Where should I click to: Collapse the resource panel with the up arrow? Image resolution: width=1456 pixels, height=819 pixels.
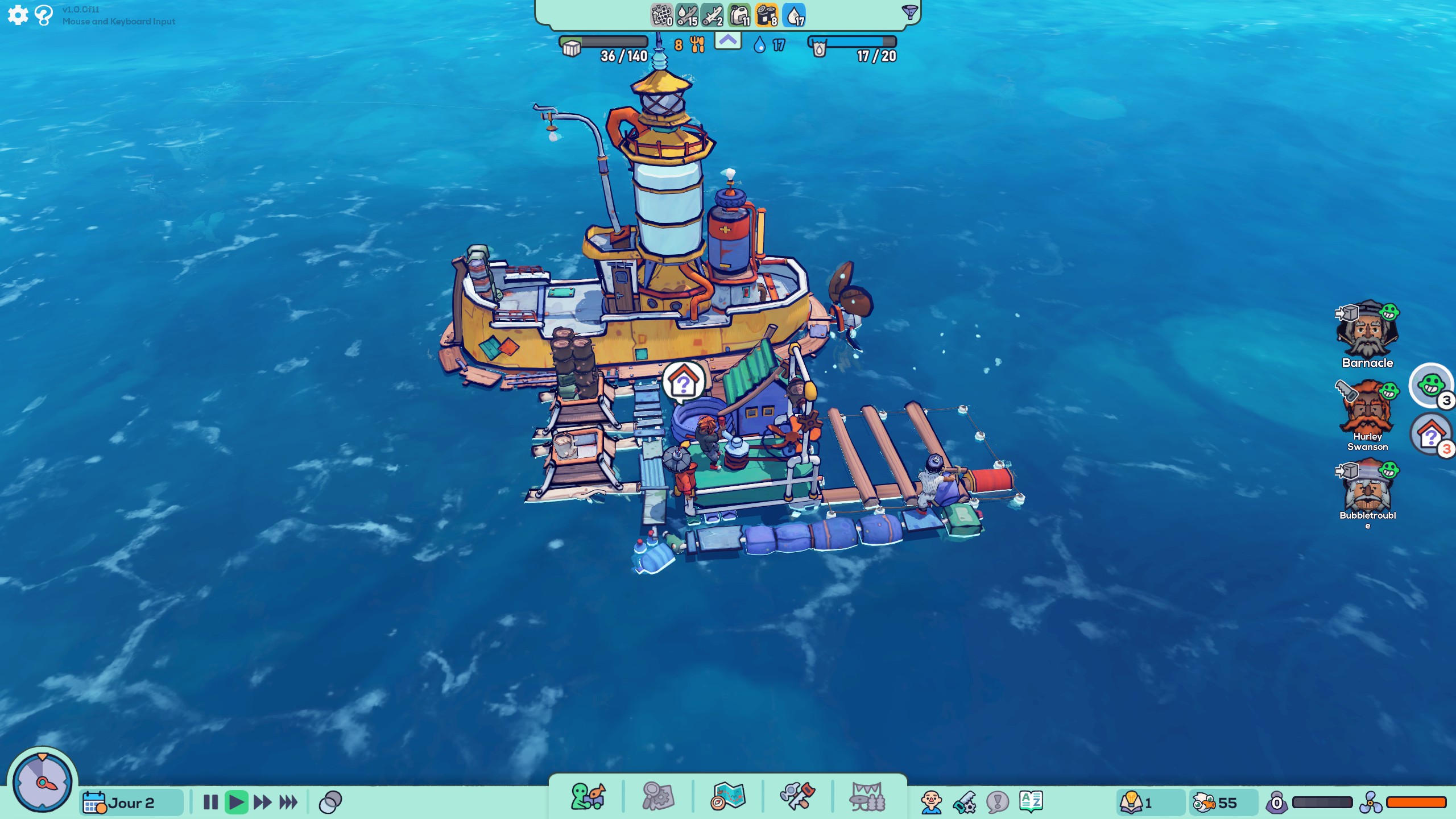pyautogui.click(x=727, y=41)
